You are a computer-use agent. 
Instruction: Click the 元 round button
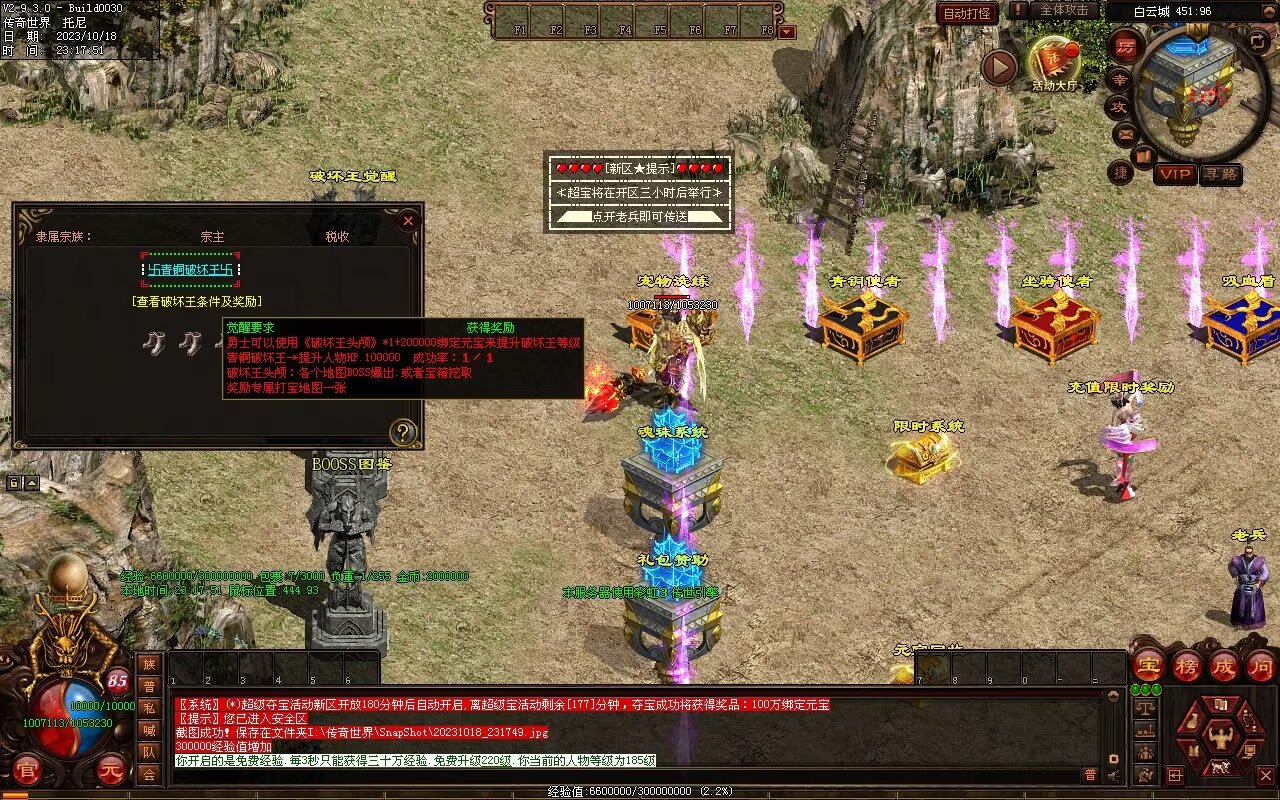[x=111, y=770]
